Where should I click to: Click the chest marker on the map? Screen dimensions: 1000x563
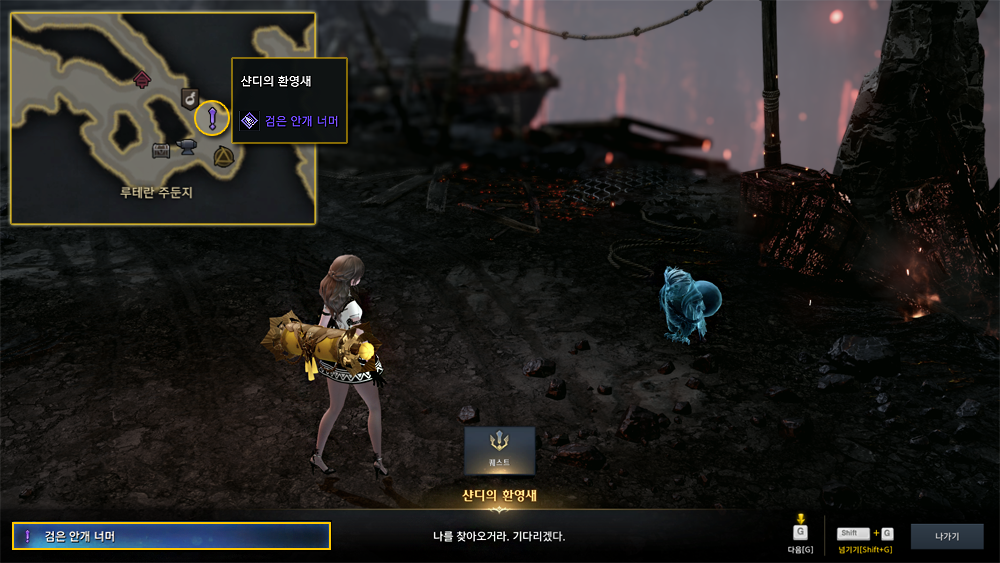[161, 150]
